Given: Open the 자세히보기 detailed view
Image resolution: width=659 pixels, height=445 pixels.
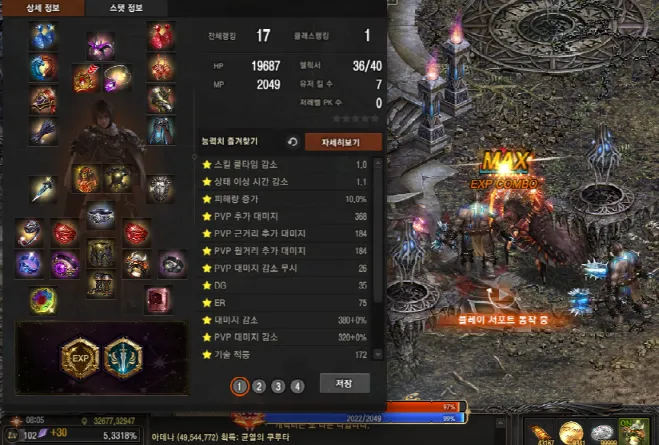Looking at the screenshot, I should 343,142.
